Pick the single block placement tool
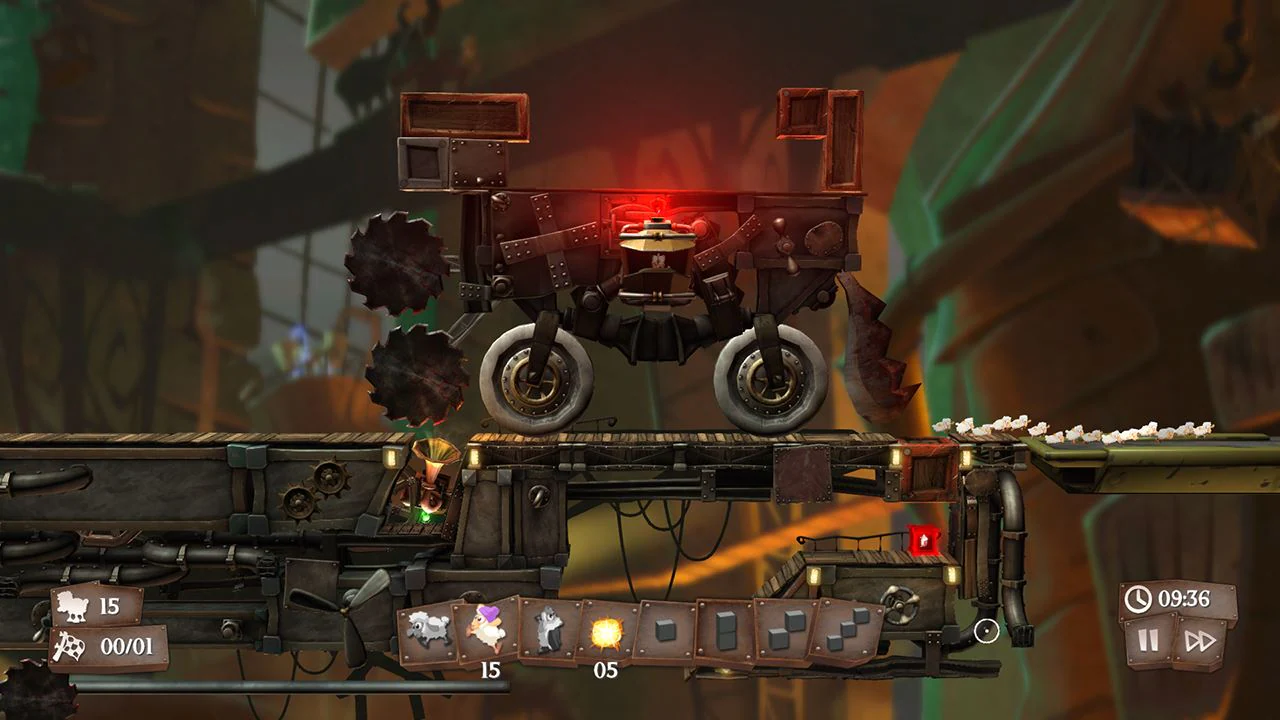This screenshot has width=1280, height=720. click(x=666, y=628)
